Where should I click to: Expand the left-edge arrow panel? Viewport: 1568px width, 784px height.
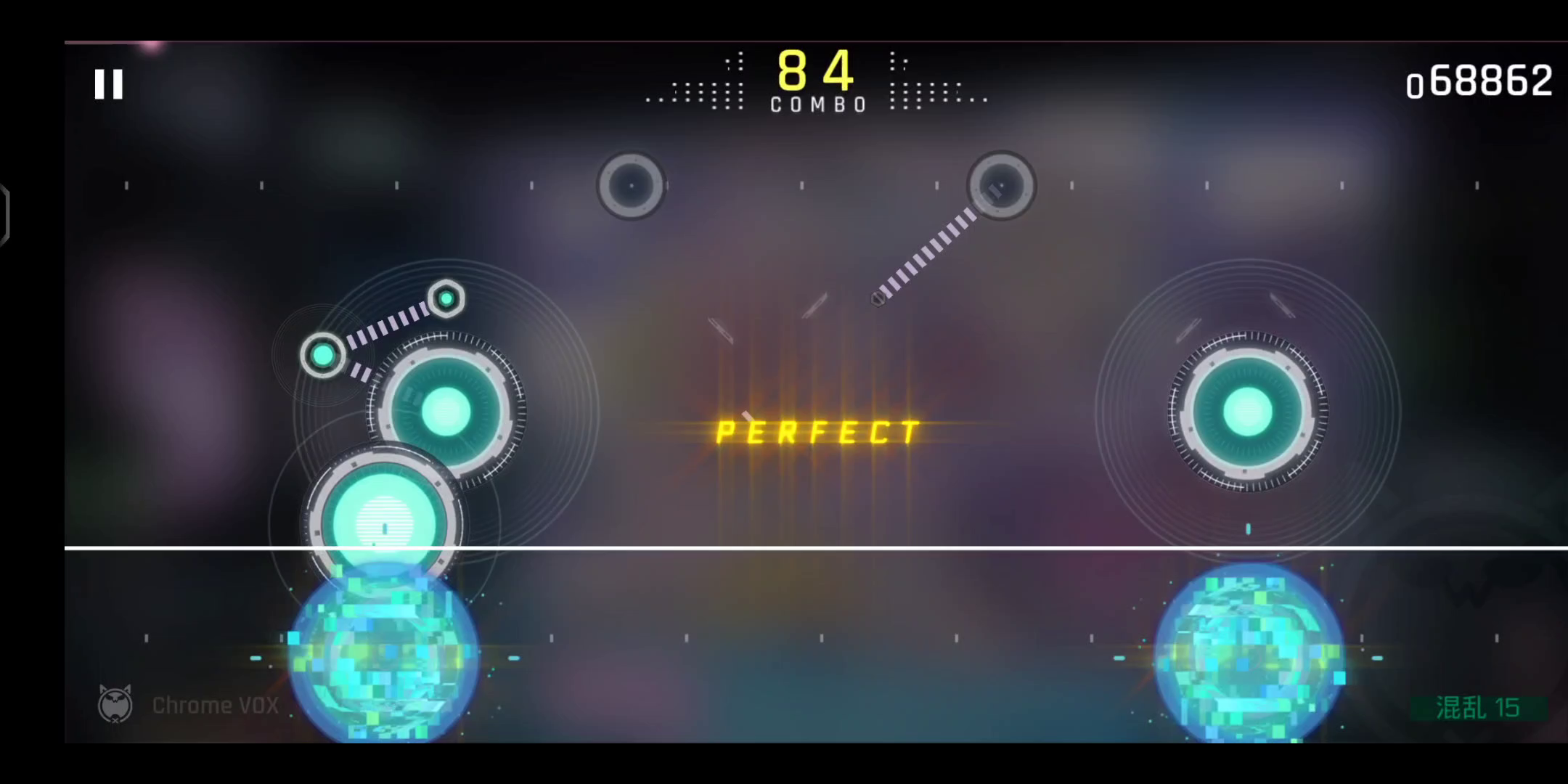coord(6,211)
